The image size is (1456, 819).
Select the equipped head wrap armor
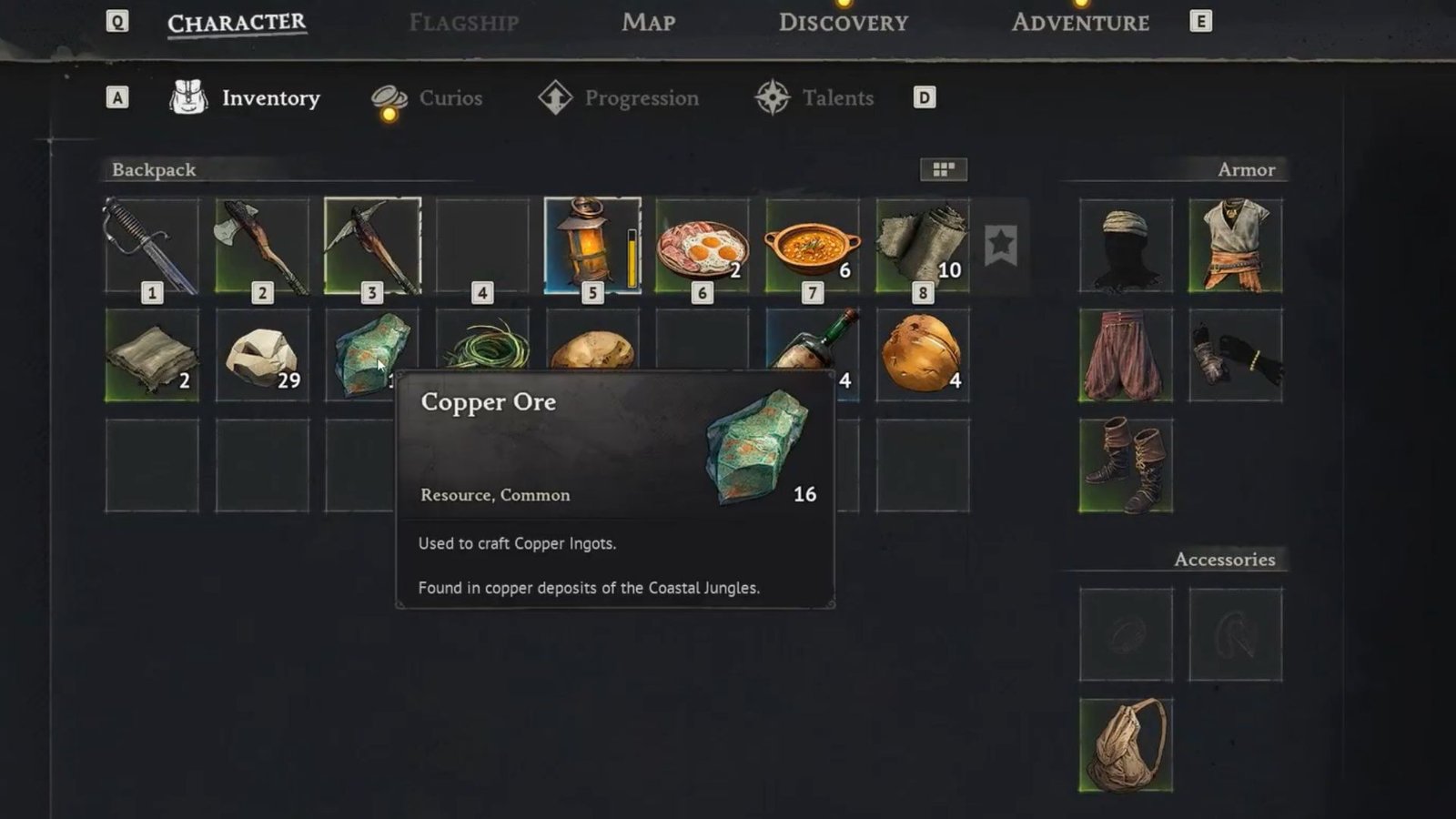tap(1126, 246)
